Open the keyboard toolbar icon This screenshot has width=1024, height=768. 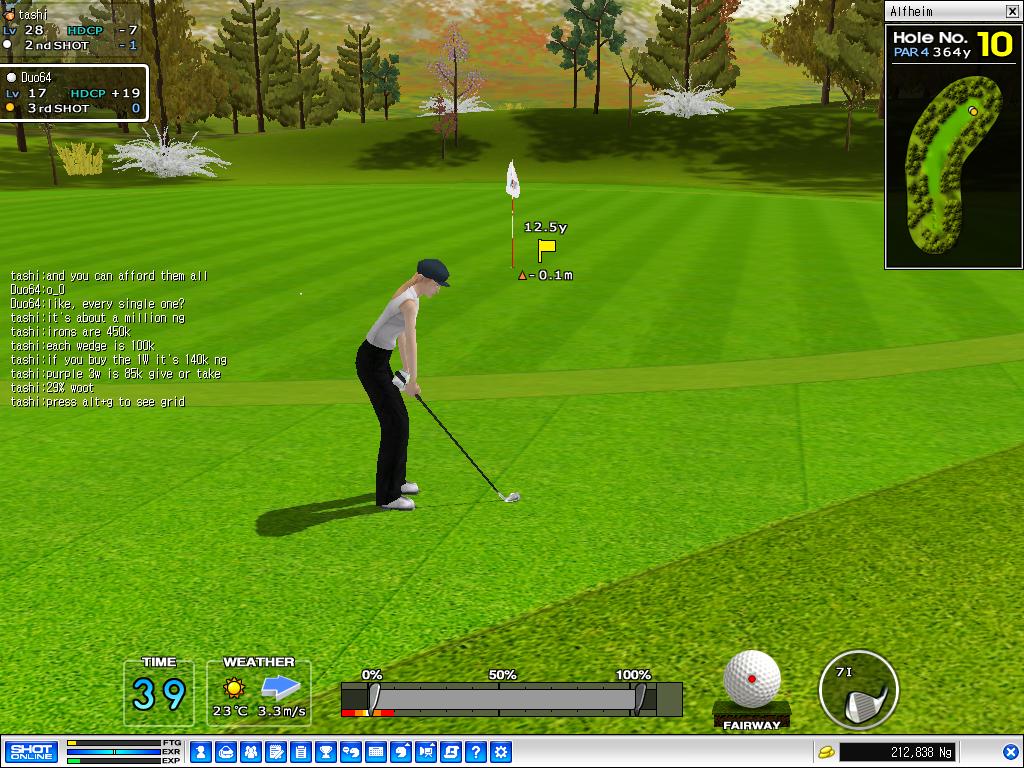pyautogui.click(x=376, y=752)
